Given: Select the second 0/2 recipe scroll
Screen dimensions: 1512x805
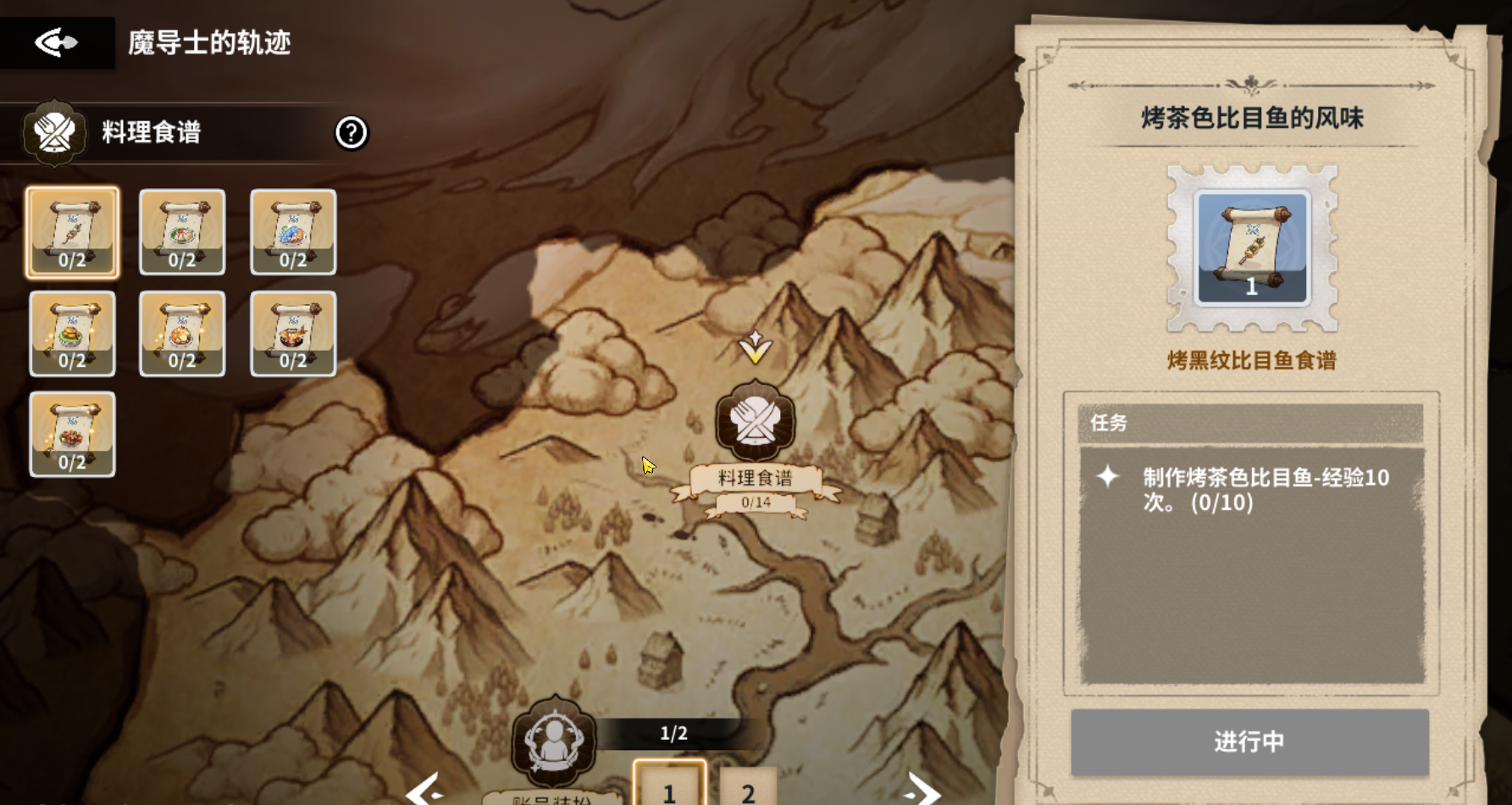Looking at the screenshot, I should click(x=182, y=232).
